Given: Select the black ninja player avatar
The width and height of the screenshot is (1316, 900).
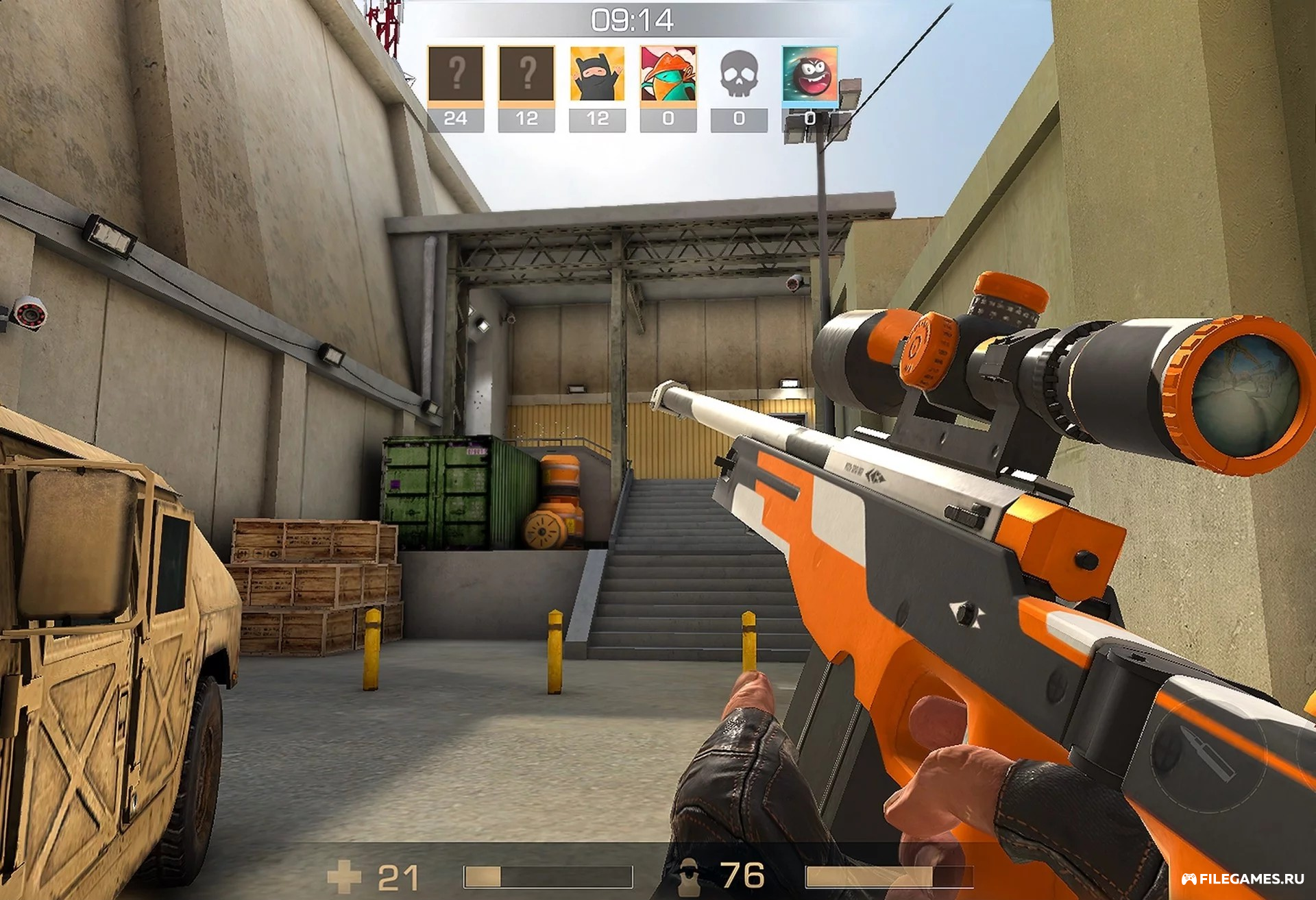Looking at the screenshot, I should pyautogui.click(x=597, y=75).
